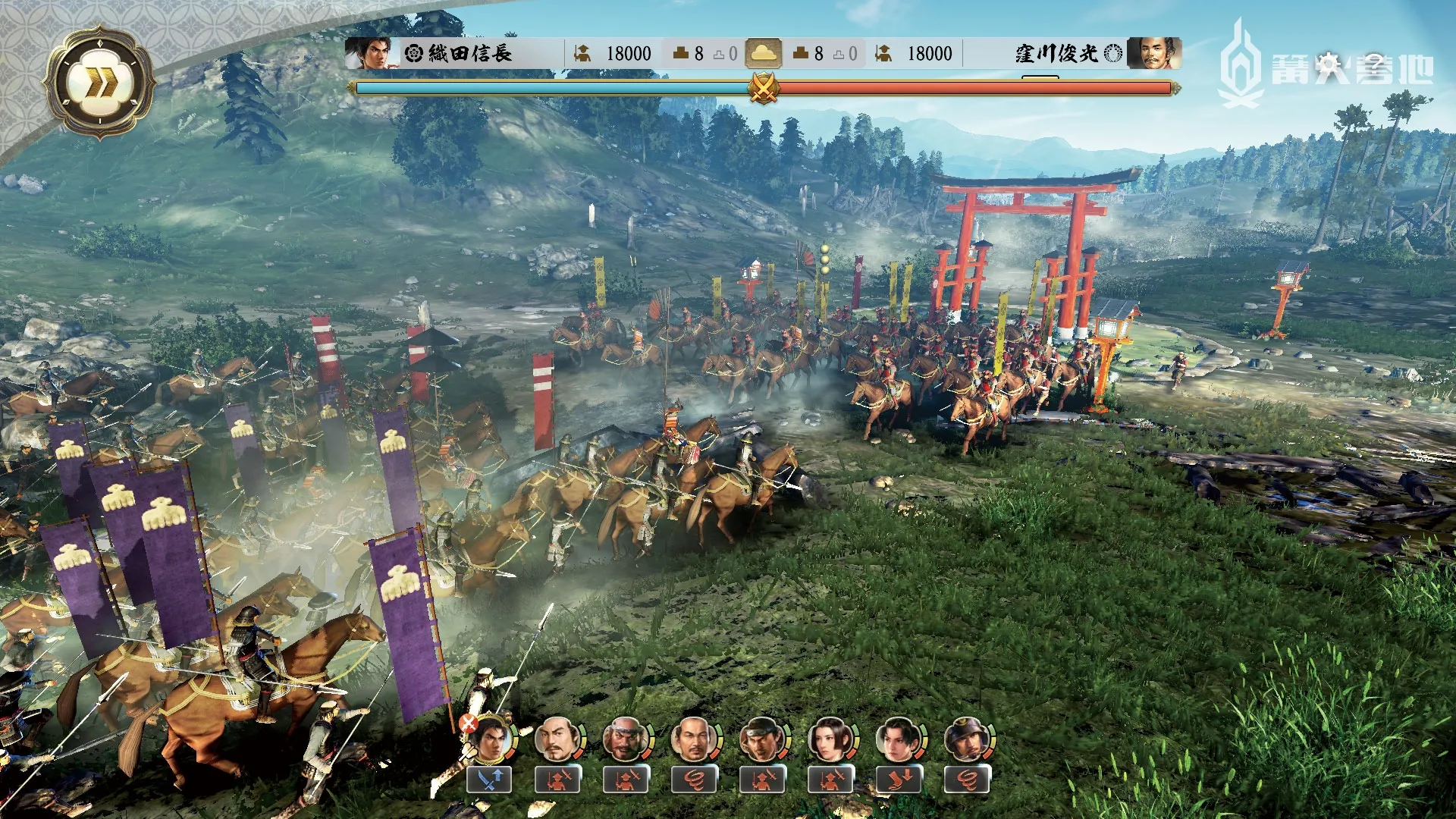Click the enemy commander's portrait
1456x819 pixels.
pos(1152,53)
